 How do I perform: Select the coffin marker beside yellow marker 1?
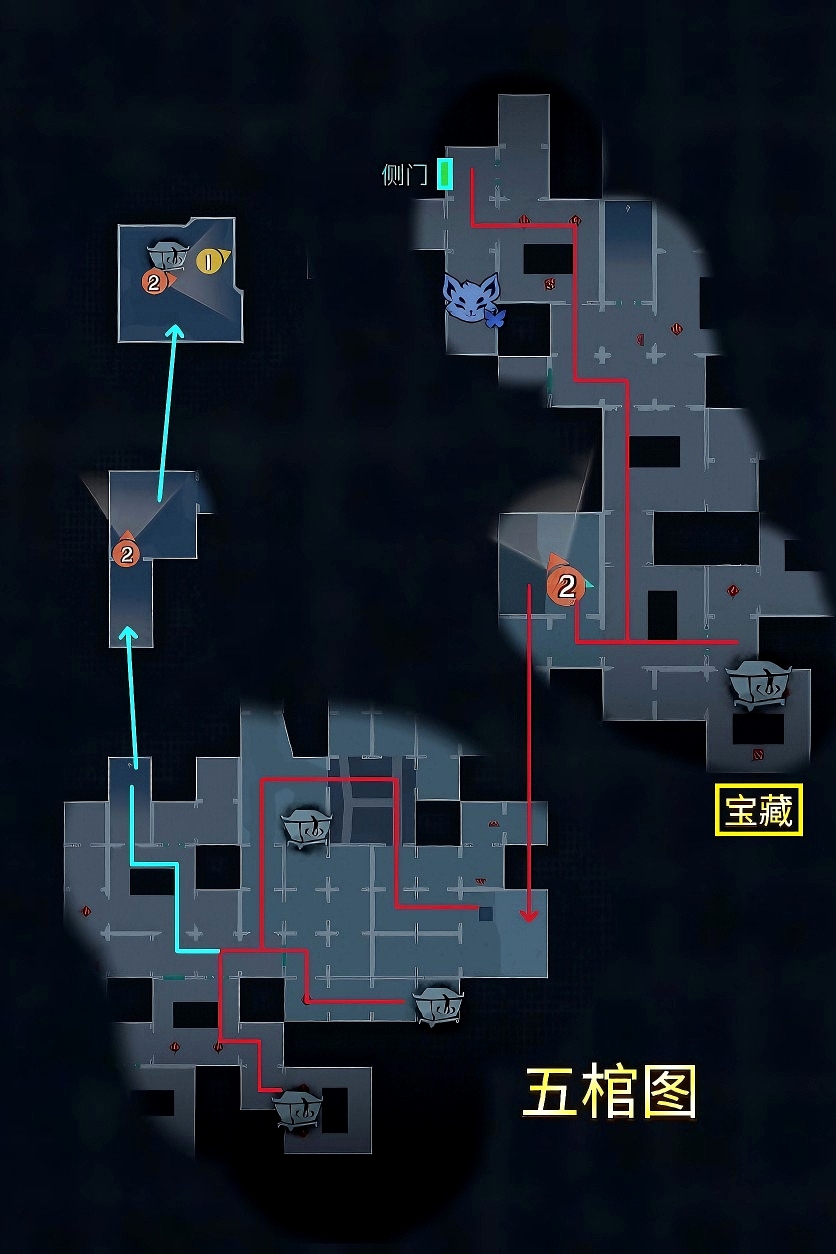[167, 253]
